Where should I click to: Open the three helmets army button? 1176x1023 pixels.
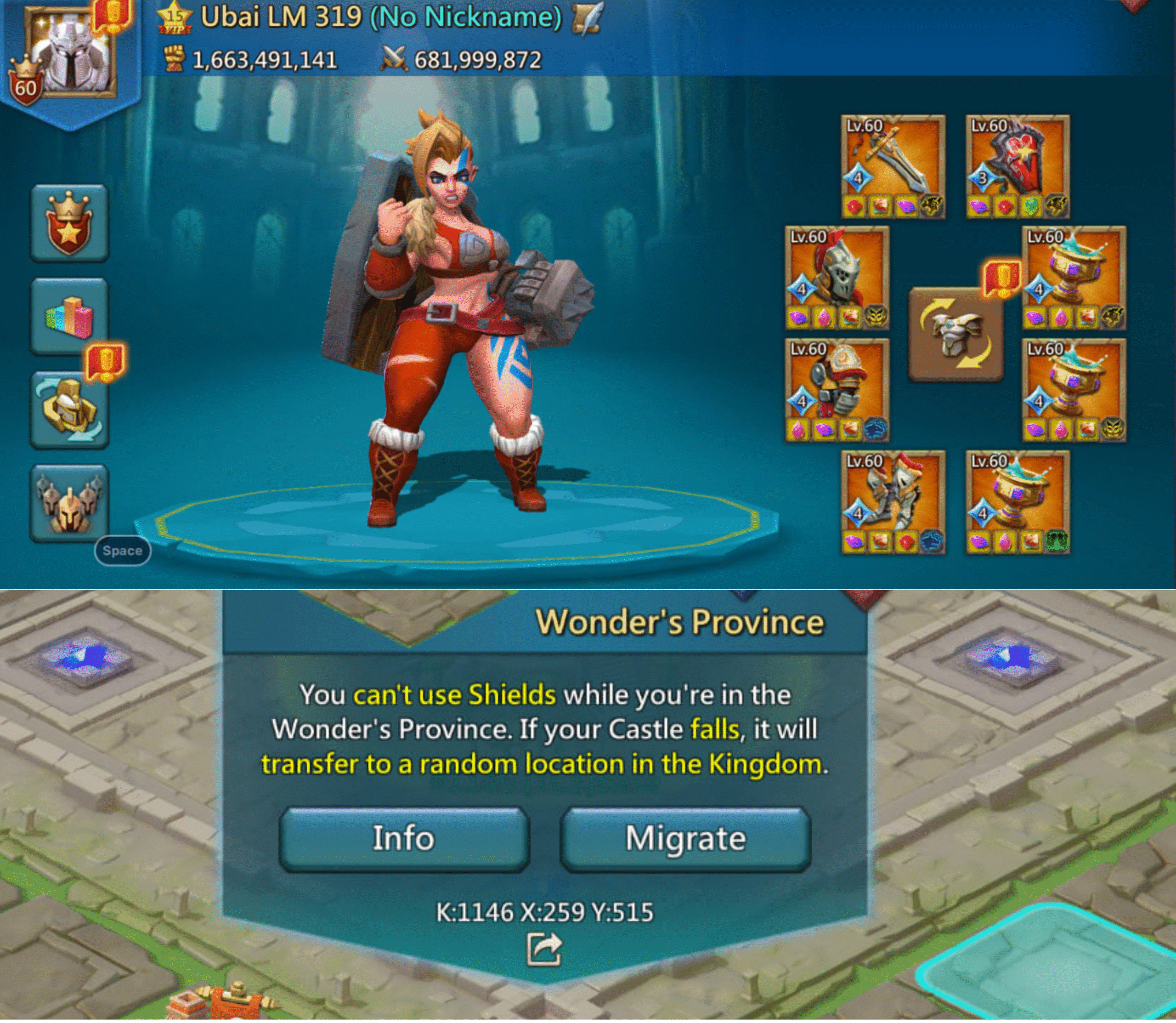(69, 503)
